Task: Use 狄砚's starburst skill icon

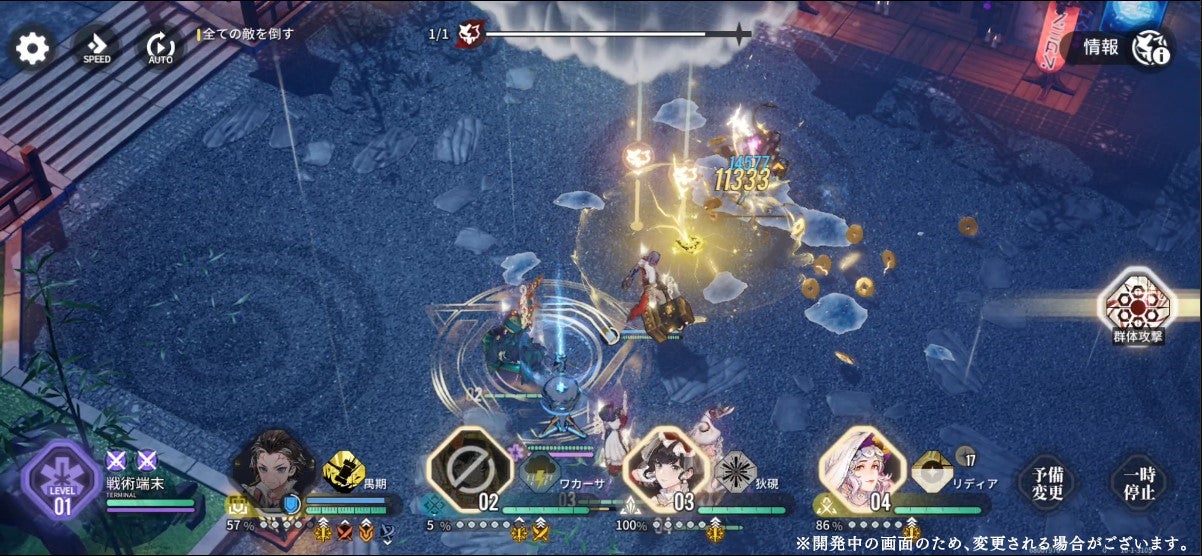Action: [734, 472]
